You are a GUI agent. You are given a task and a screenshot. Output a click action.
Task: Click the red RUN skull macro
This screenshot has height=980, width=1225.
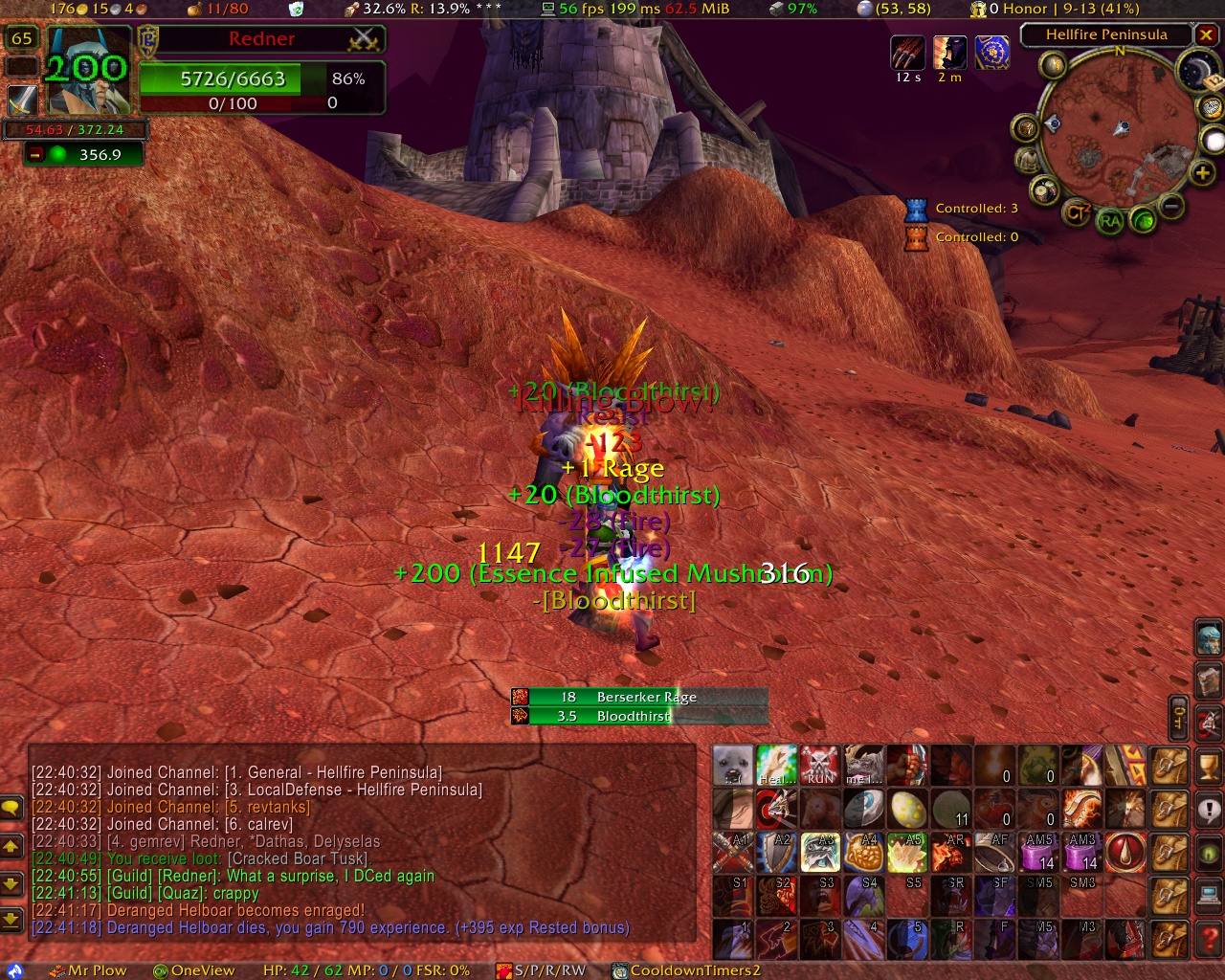pyautogui.click(x=819, y=766)
